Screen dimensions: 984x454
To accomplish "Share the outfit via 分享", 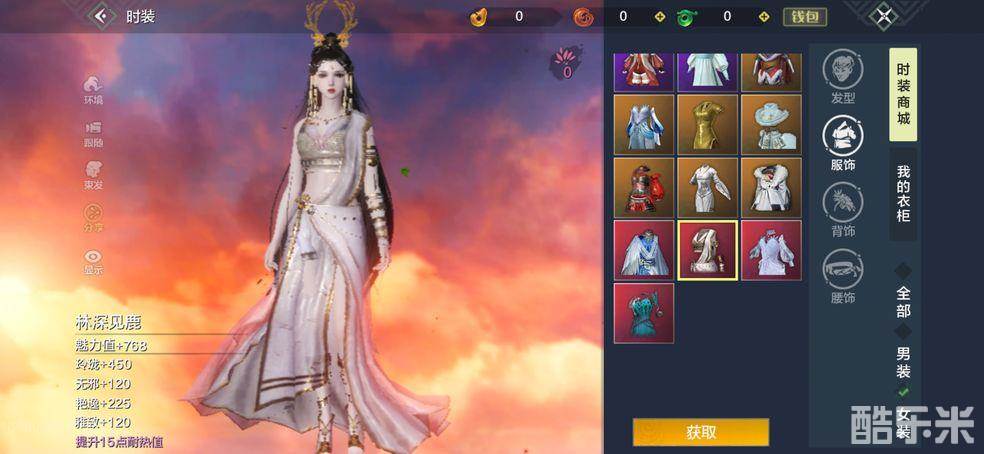I will (93, 217).
